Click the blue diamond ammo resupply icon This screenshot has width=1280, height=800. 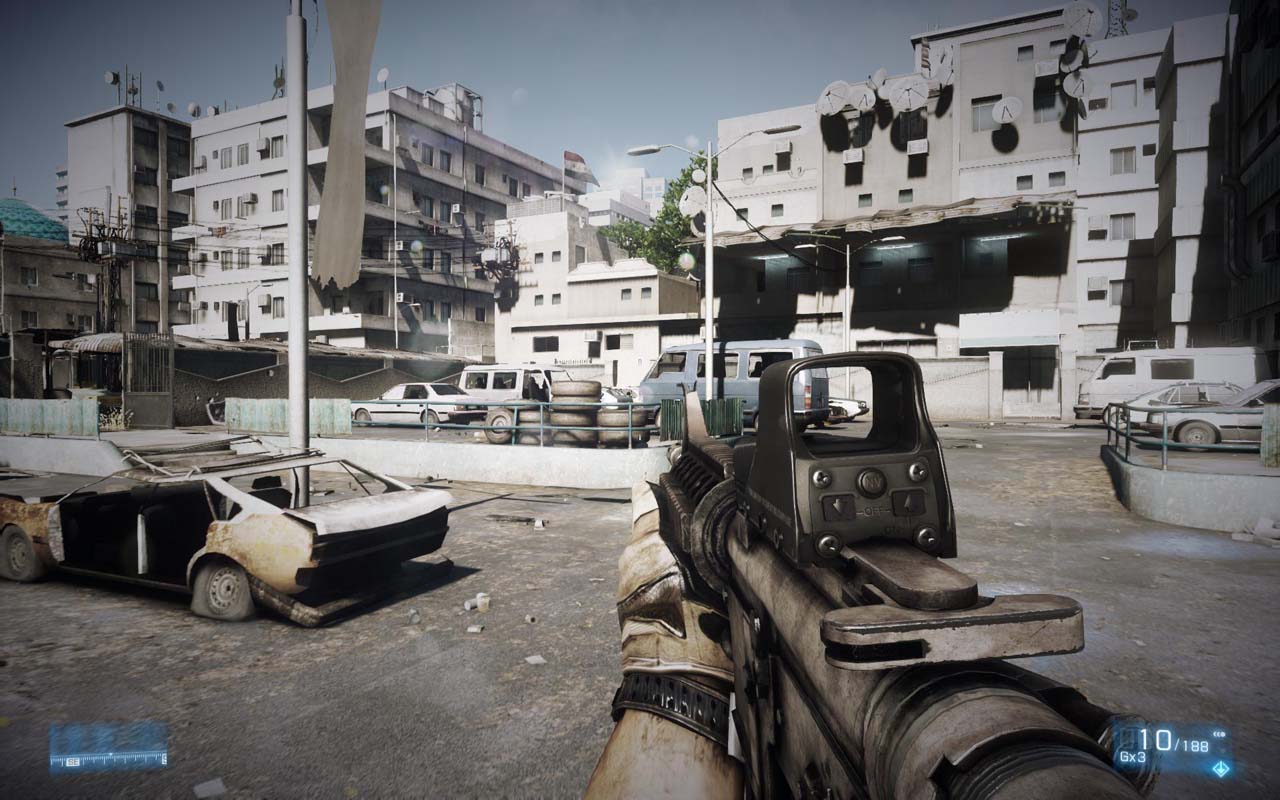(x=1221, y=769)
